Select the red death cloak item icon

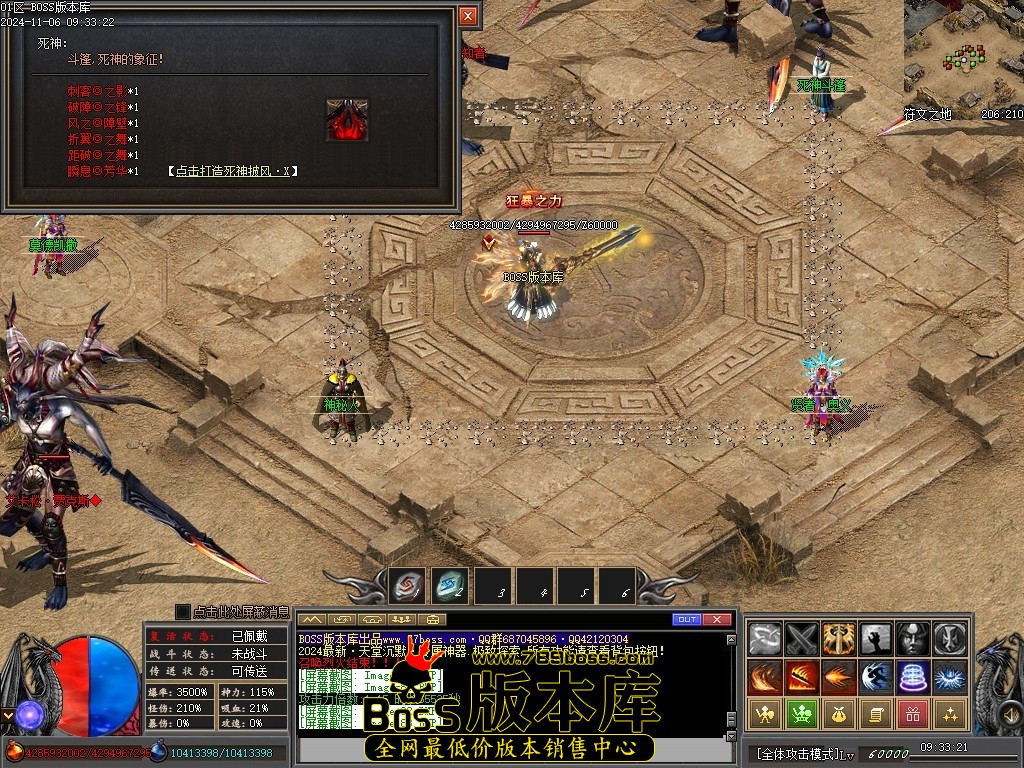pyautogui.click(x=347, y=120)
